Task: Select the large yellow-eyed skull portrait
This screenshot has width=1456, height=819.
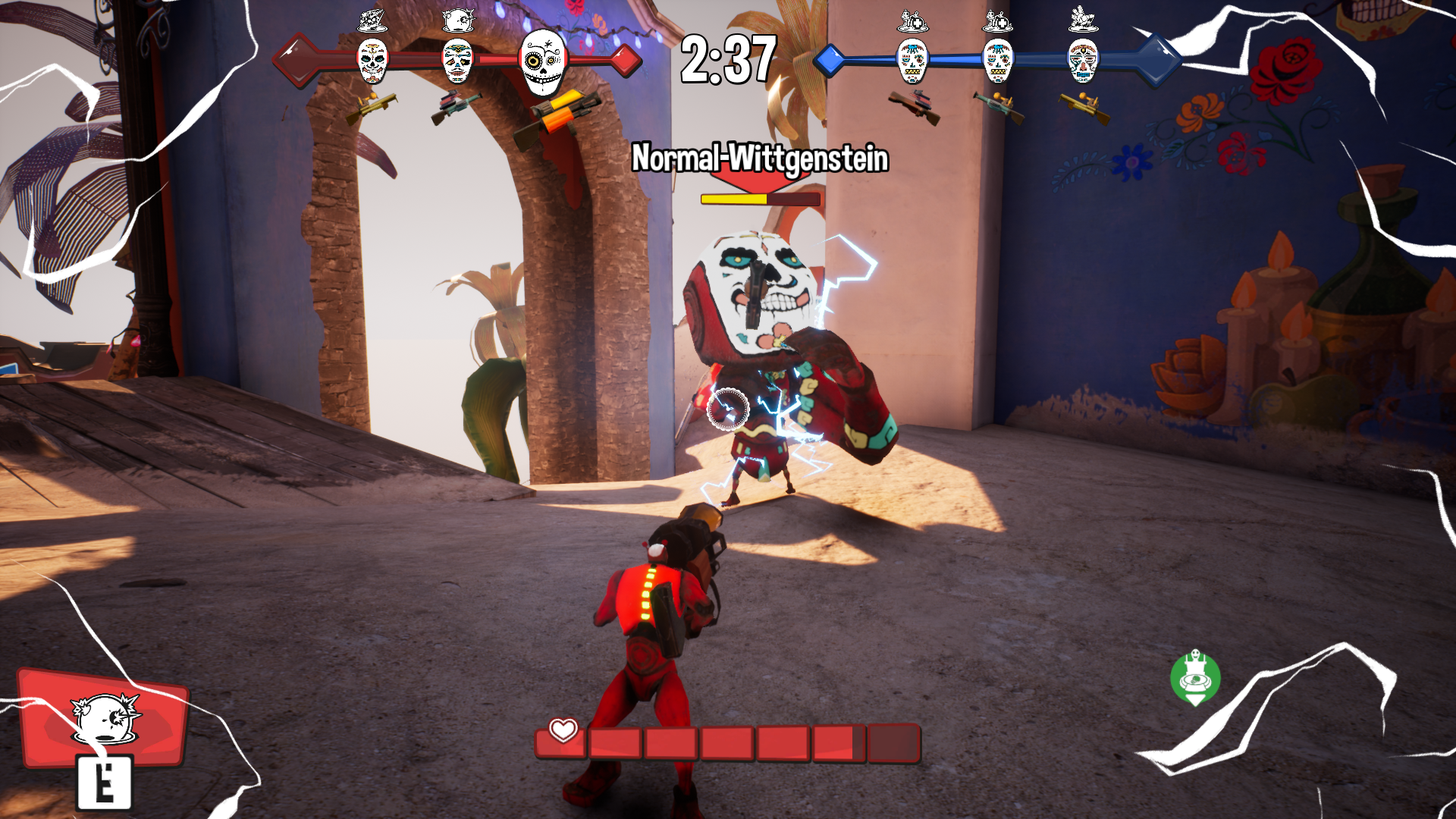Action: point(543,61)
